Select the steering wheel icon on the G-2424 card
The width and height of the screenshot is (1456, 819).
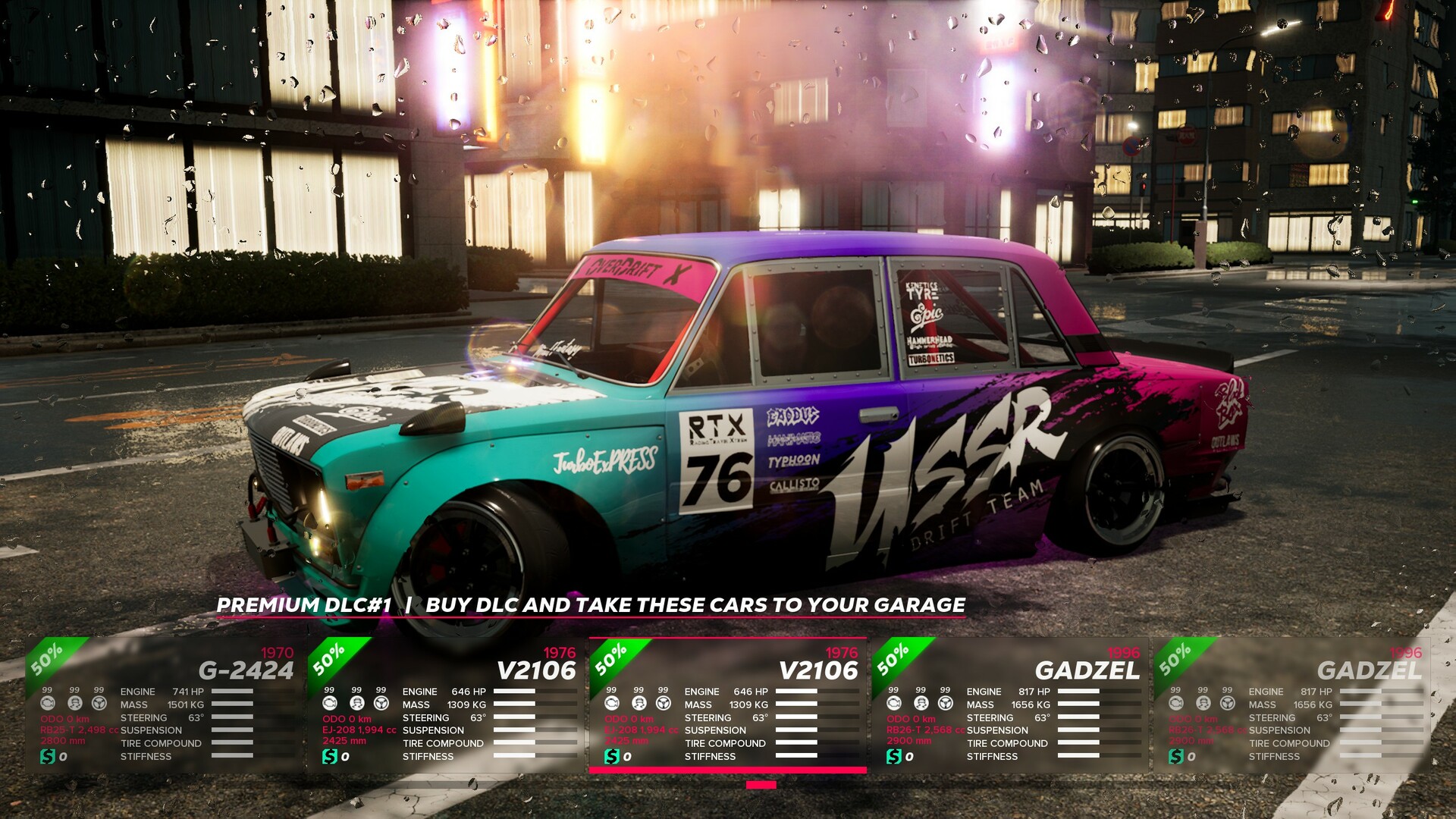point(98,704)
